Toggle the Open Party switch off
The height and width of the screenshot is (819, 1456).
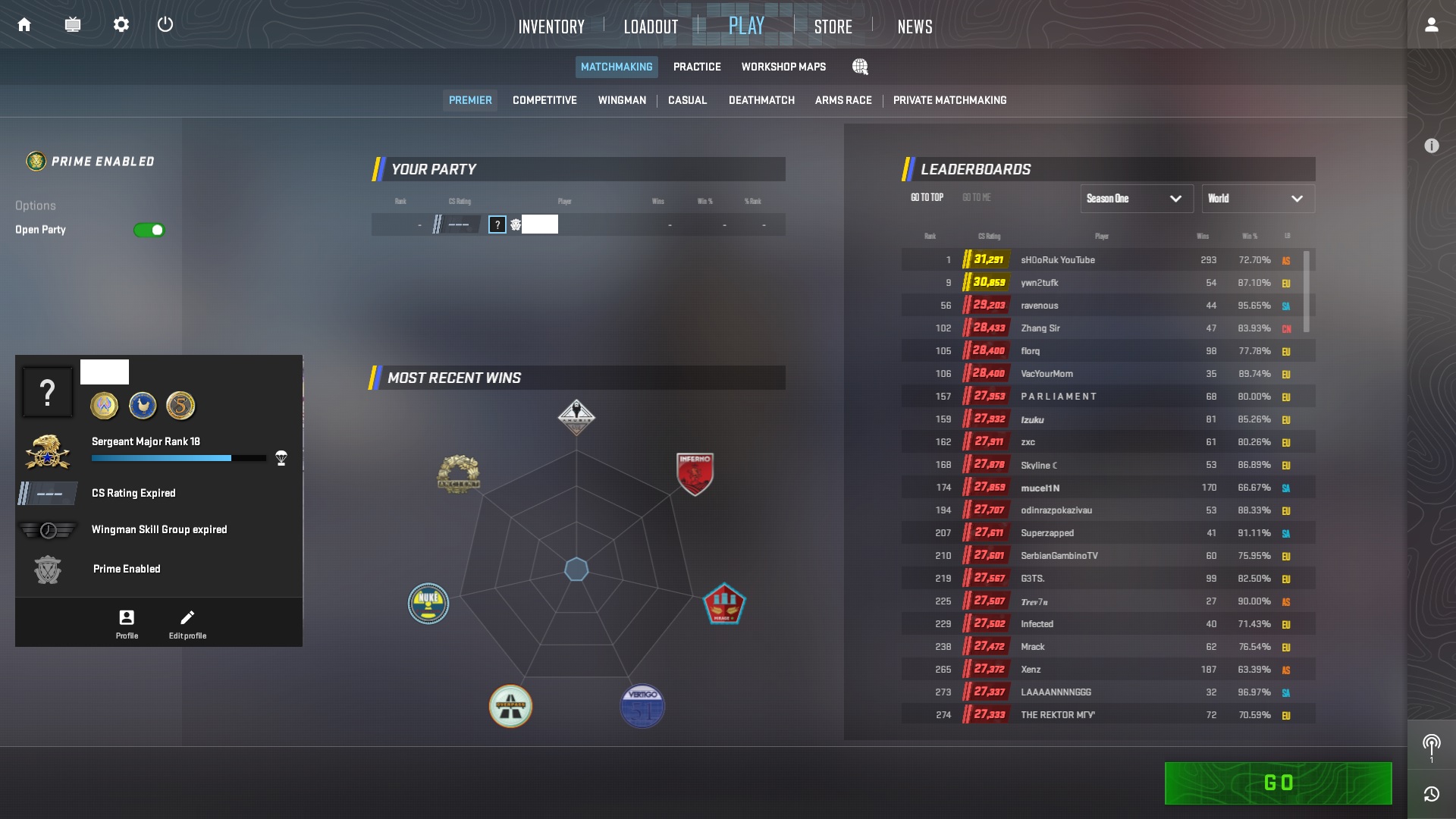click(x=149, y=230)
